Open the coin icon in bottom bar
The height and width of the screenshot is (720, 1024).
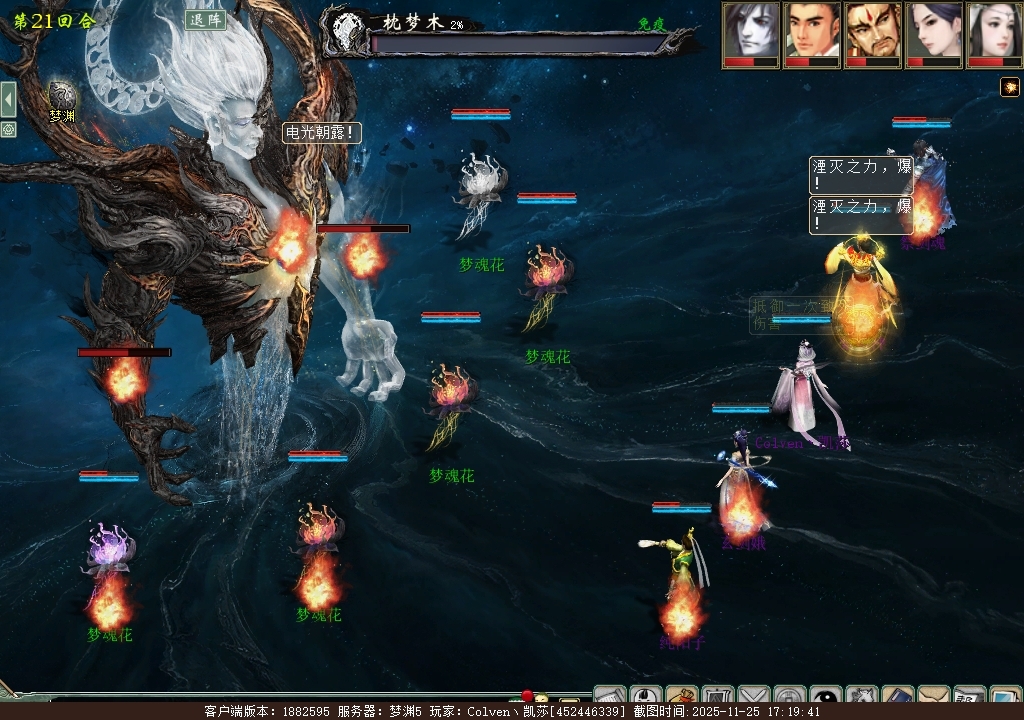pyautogui.click(x=790, y=698)
